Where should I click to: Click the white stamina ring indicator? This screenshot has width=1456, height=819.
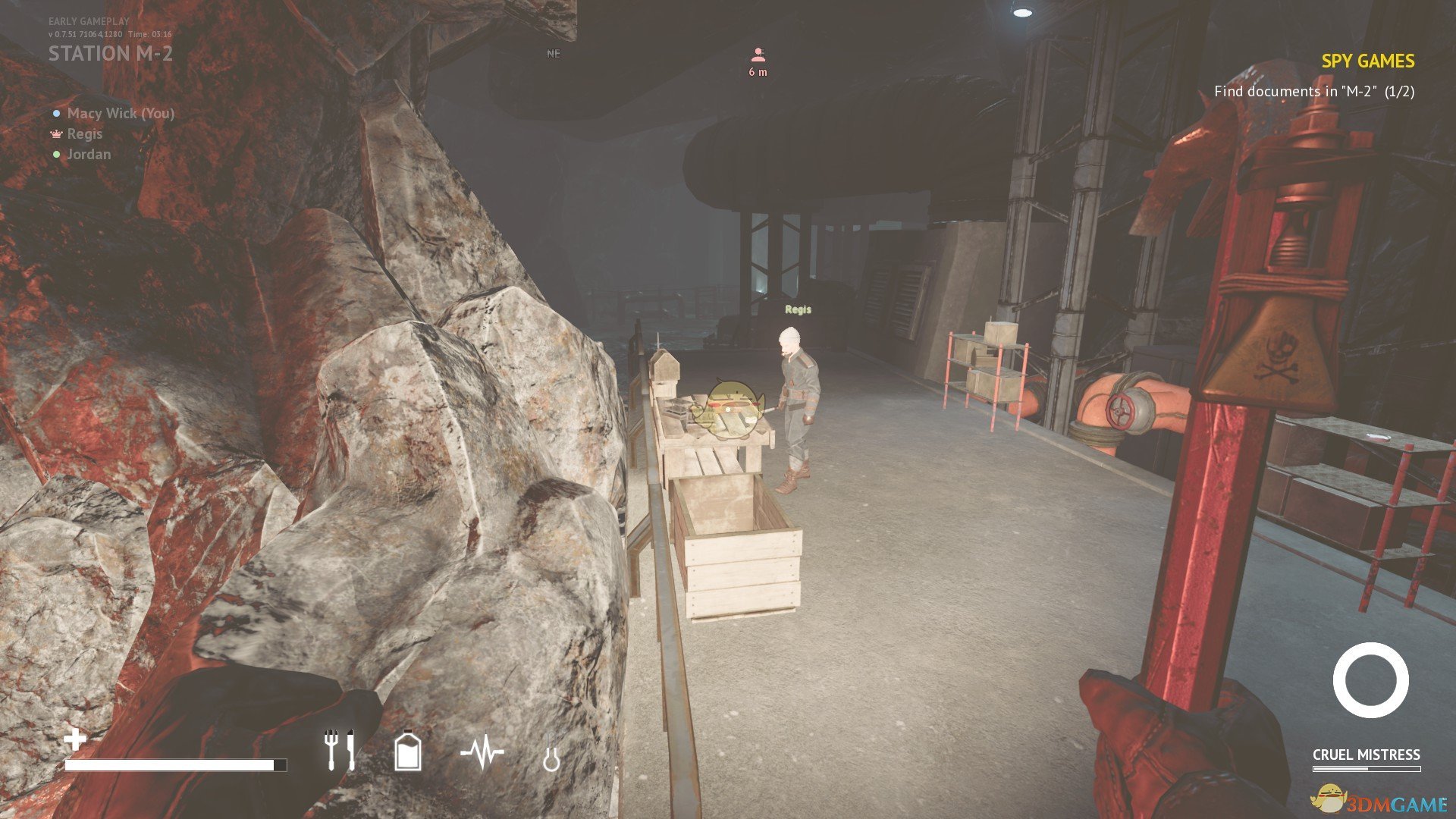pyautogui.click(x=1370, y=680)
